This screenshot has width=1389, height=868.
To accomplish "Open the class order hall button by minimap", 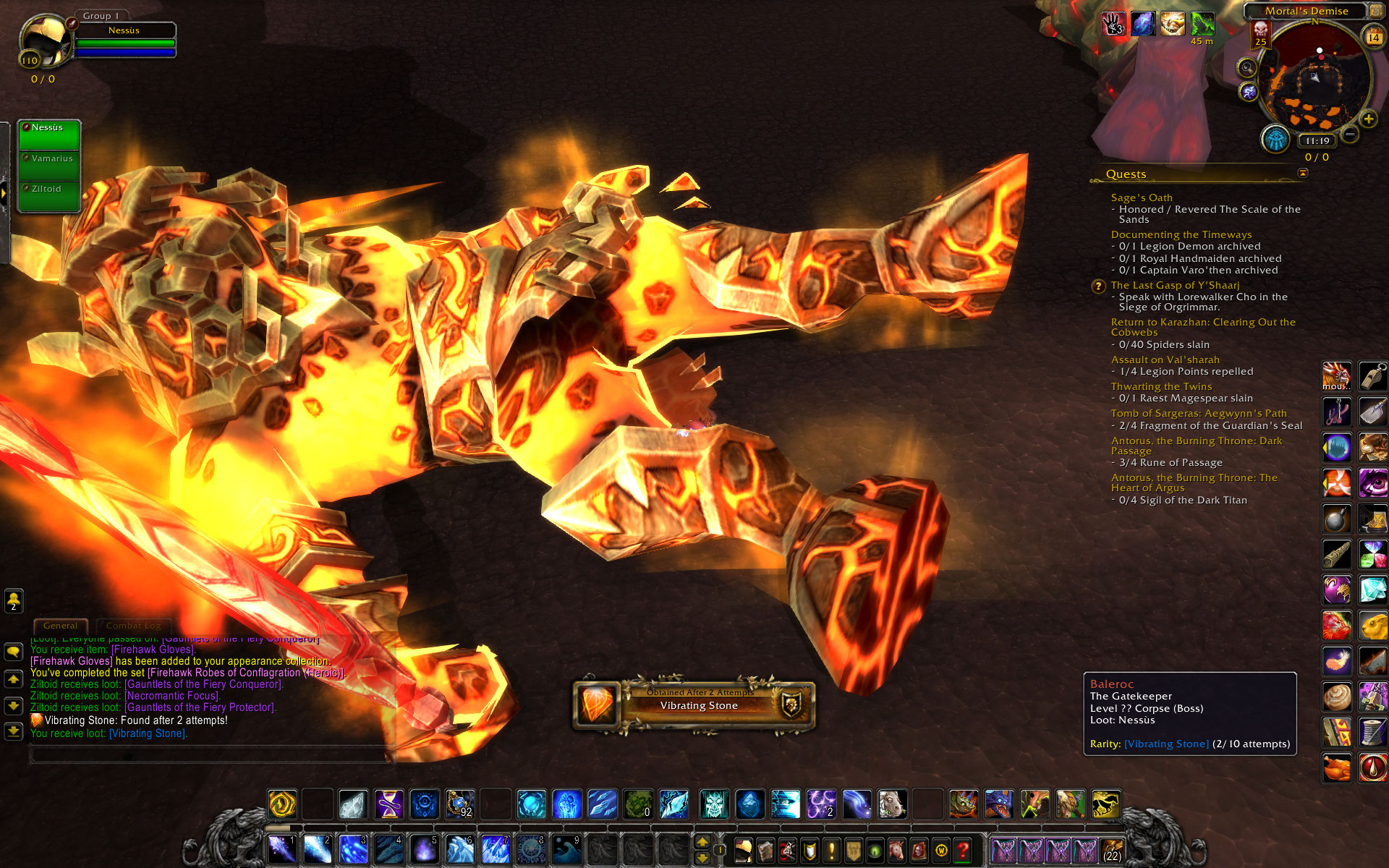I will [x=1276, y=139].
